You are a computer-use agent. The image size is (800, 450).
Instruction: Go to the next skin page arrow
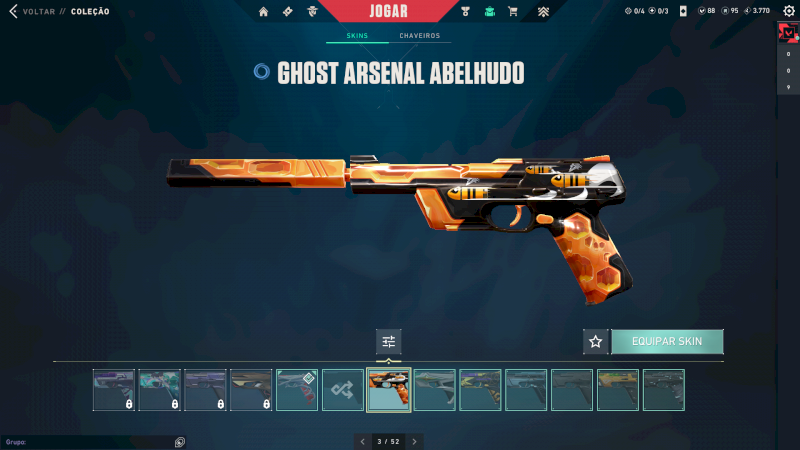click(x=414, y=441)
